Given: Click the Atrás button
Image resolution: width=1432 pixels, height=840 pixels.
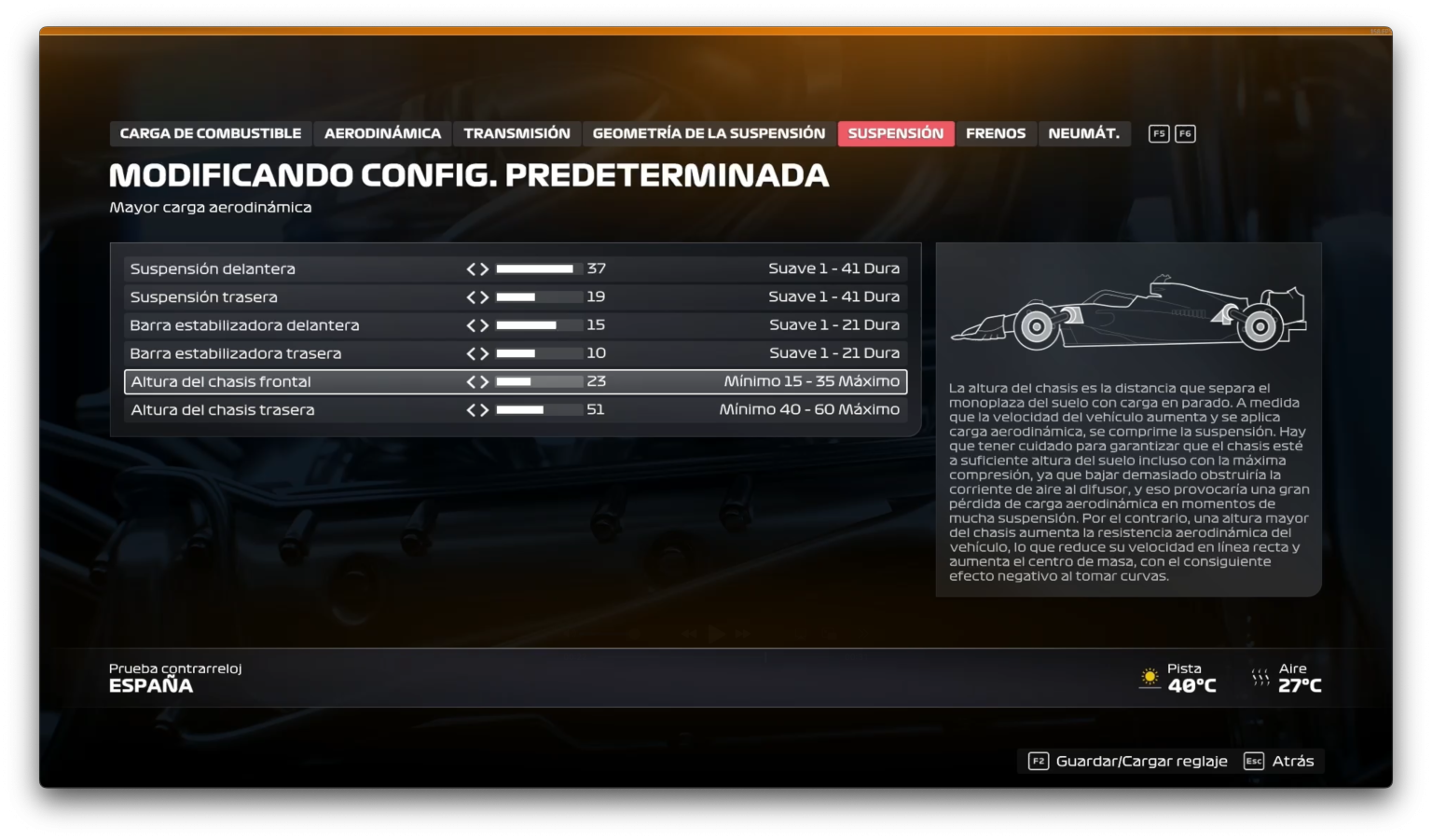Looking at the screenshot, I should coord(1296,761).
